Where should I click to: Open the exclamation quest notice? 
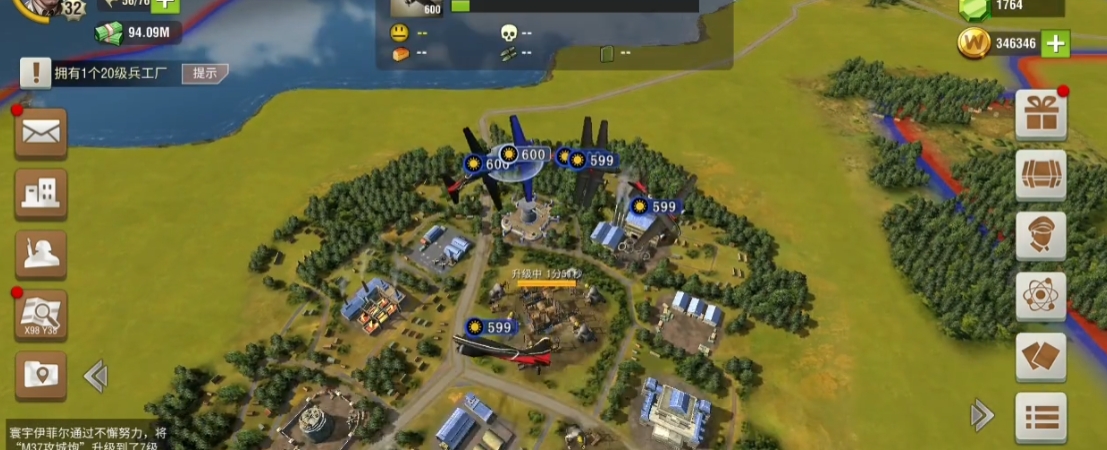pyautogui.click(x=36, y=72)
